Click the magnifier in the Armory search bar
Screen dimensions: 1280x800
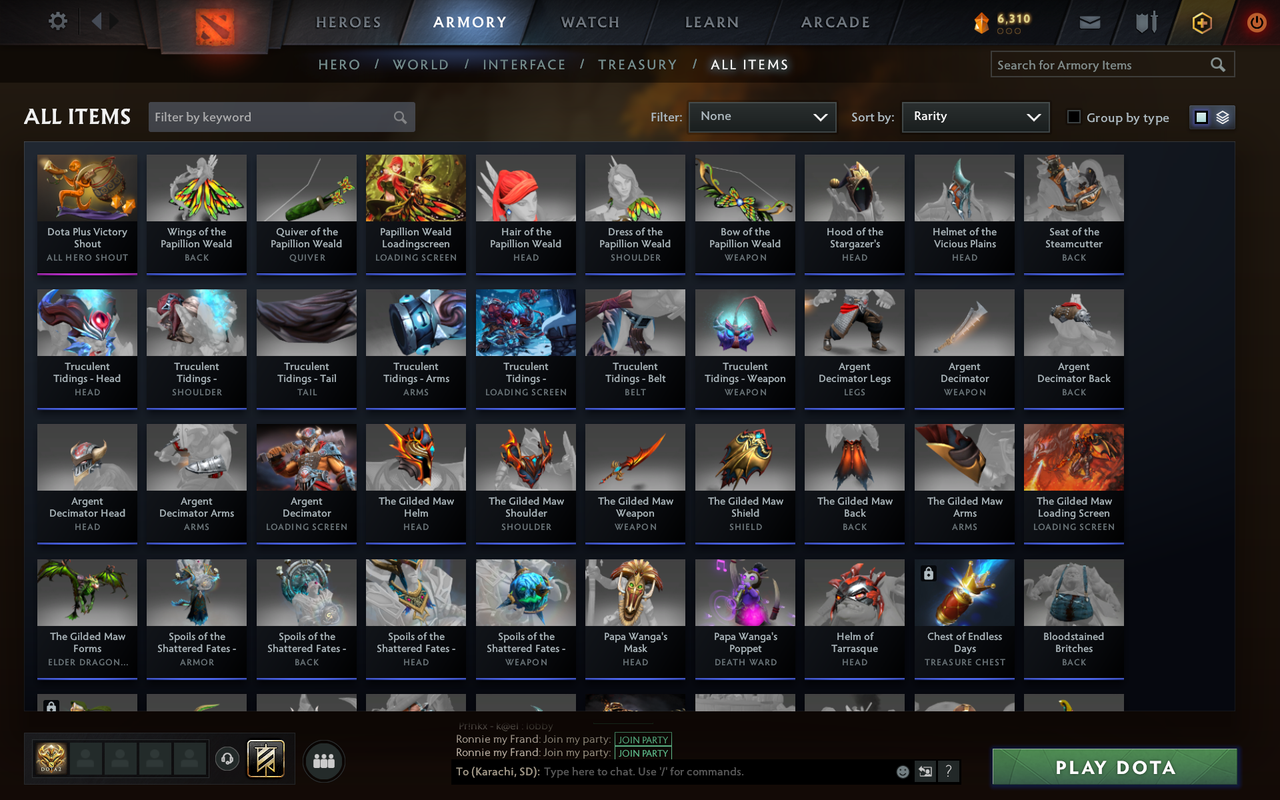tap(1217, 64)
